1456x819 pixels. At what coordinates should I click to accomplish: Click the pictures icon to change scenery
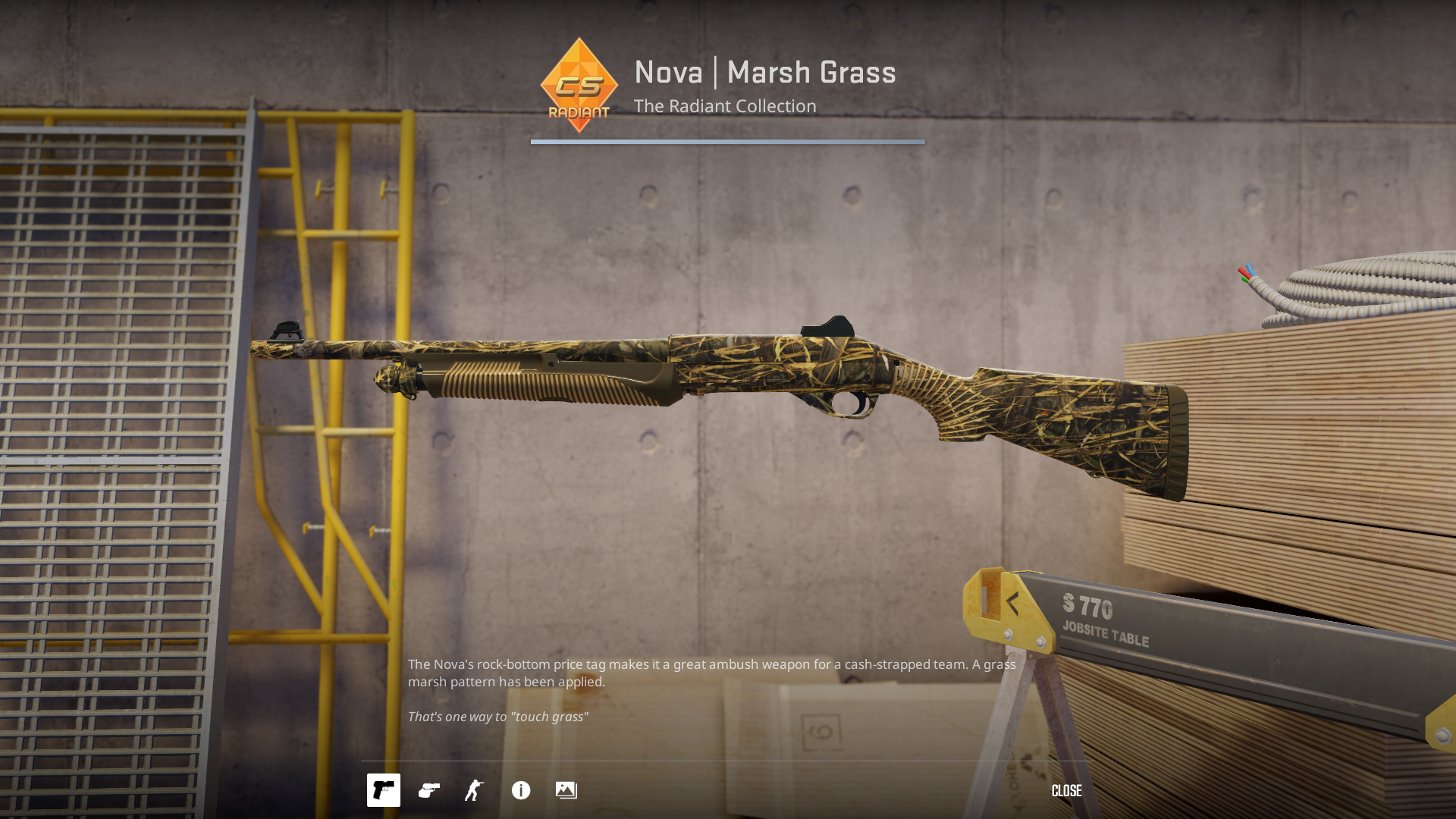coord(566,790)
